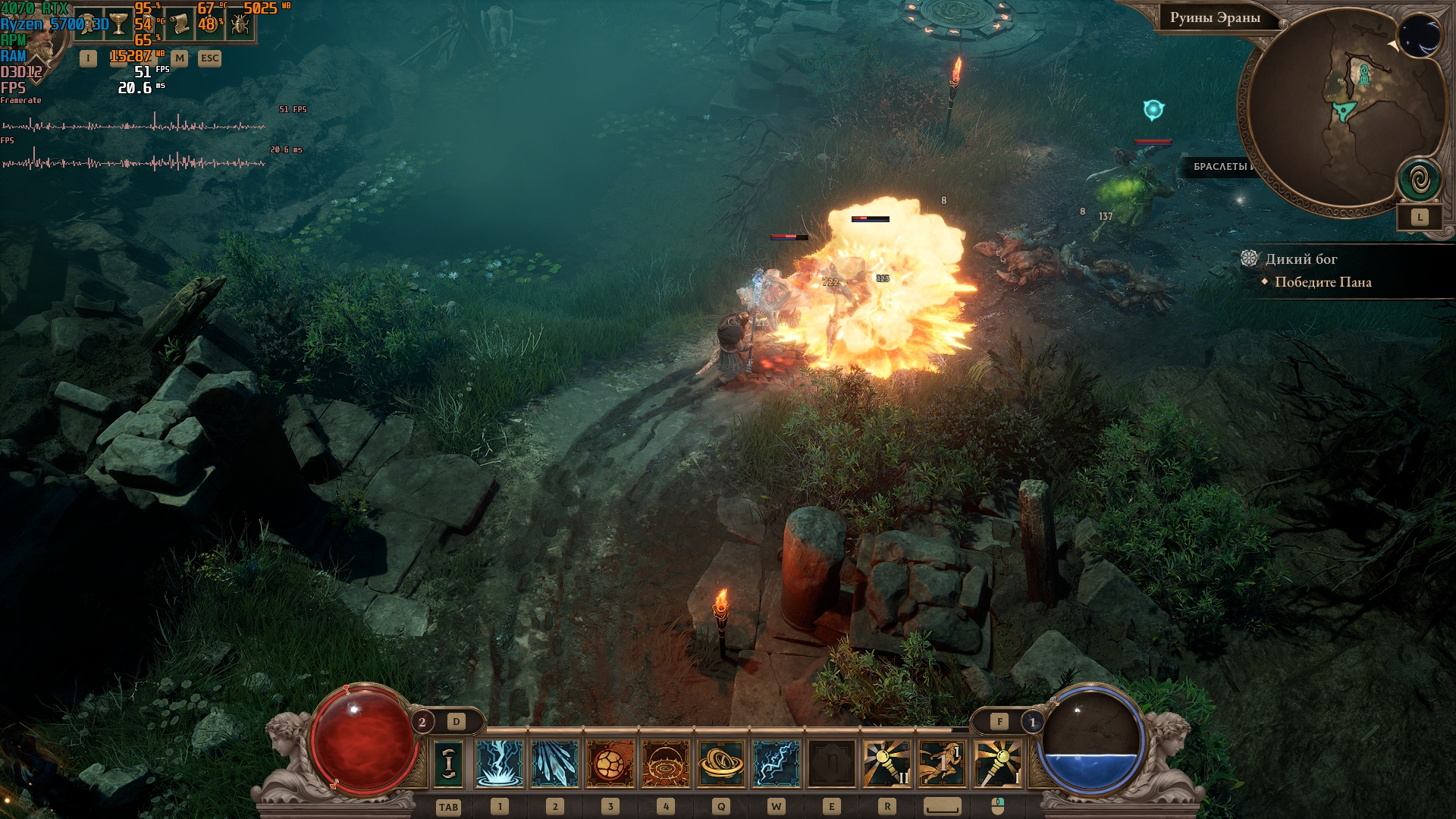
Task: Select the "Дикий бог" quest tracker
Action: pos(1301,259)
